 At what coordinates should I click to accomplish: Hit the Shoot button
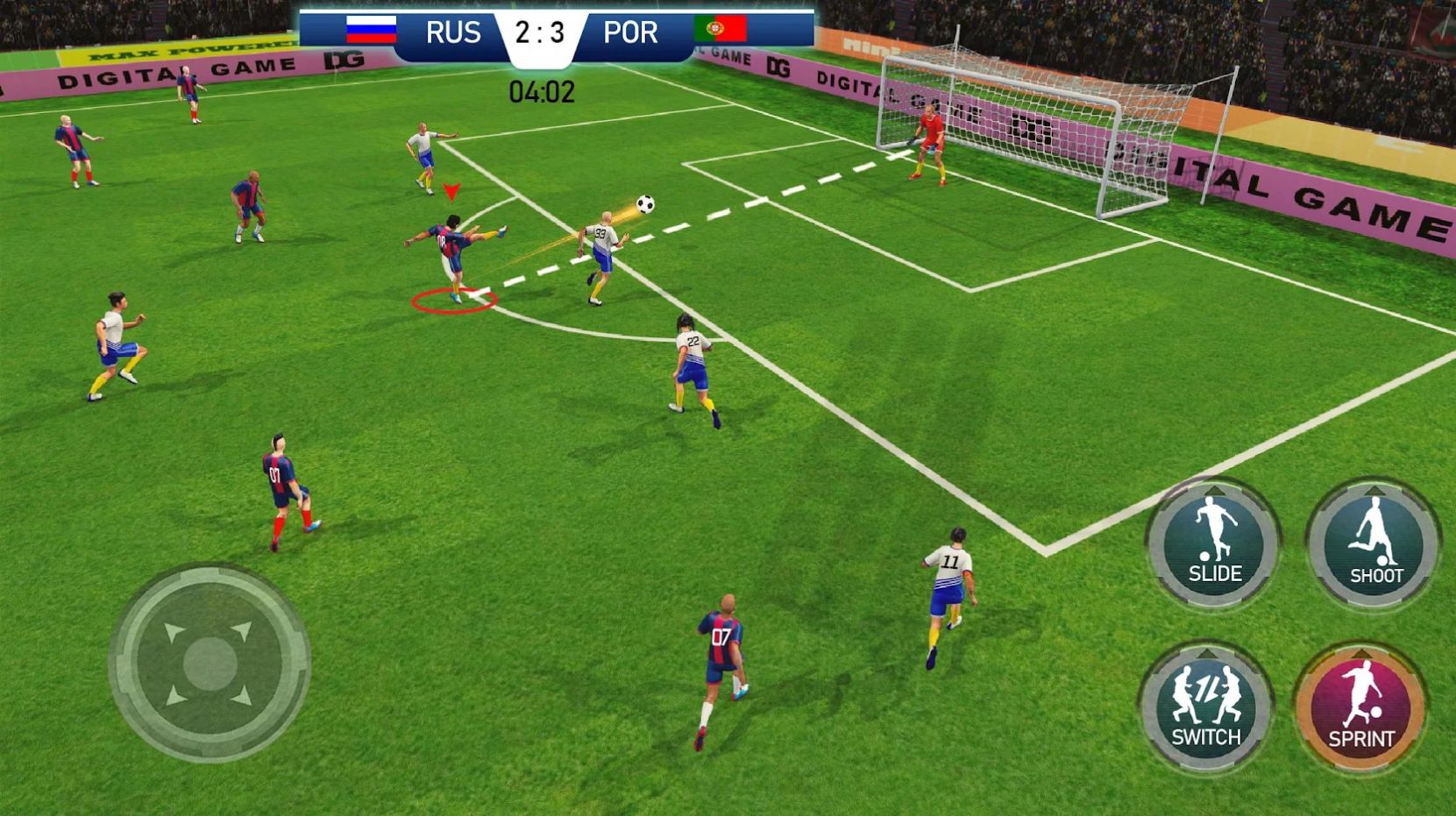point(1374,543)
